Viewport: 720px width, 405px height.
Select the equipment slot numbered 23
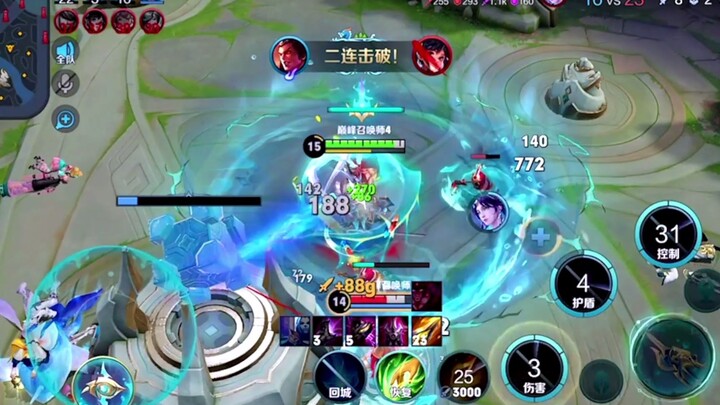tap(426, 330)
